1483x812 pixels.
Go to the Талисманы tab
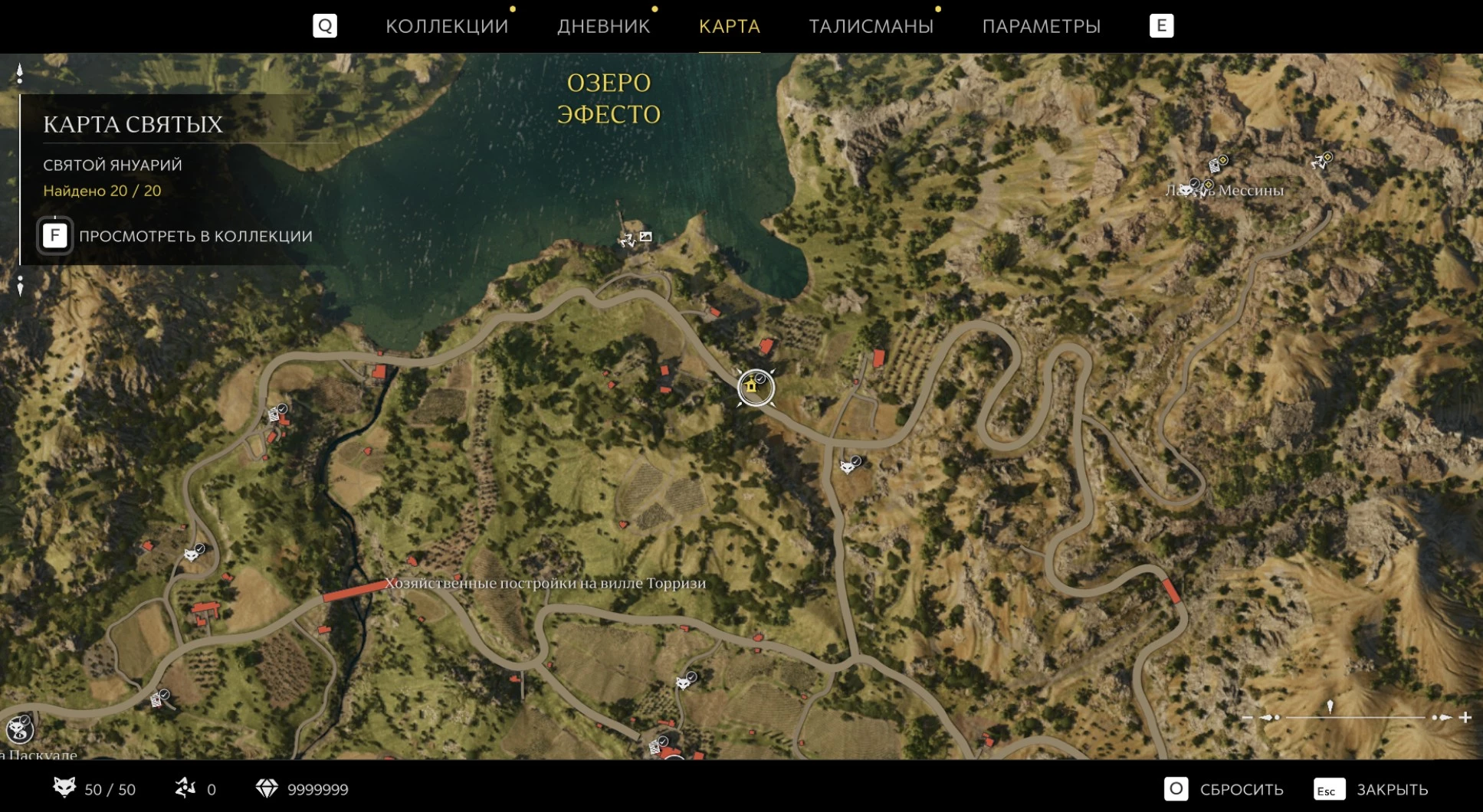[x=871, y=26]
